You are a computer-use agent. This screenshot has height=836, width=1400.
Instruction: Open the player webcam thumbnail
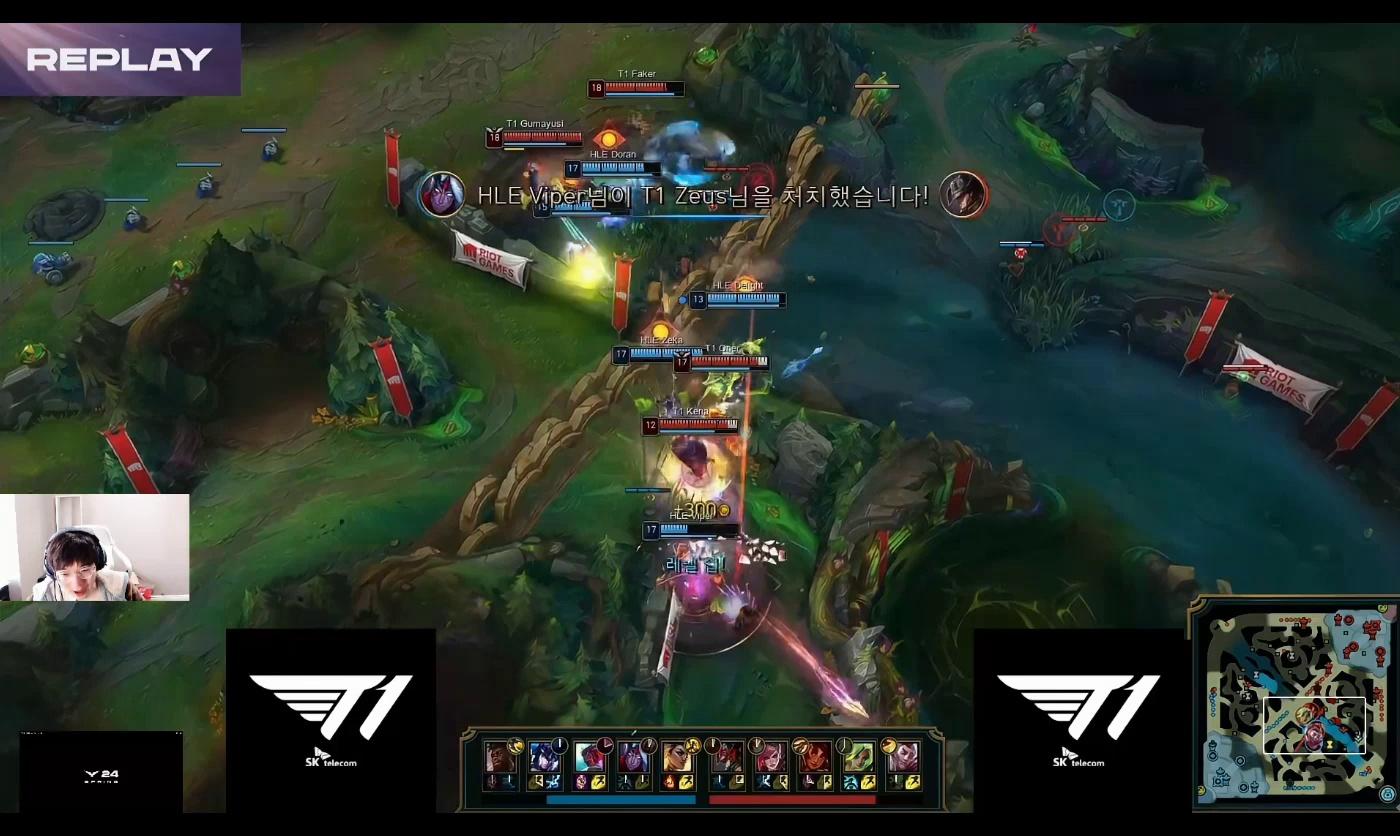(x=95, y=547)
